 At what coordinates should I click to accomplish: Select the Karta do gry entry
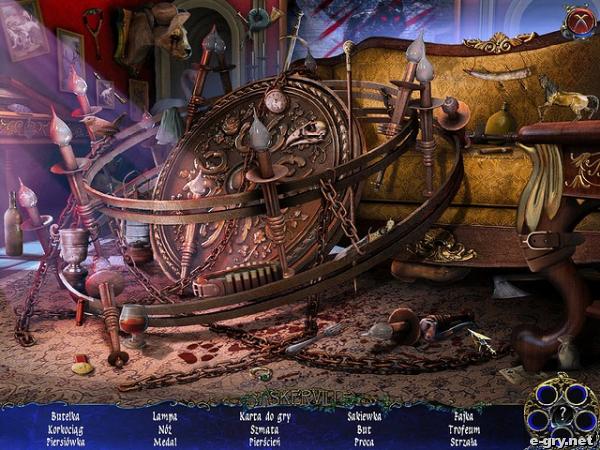265,414
